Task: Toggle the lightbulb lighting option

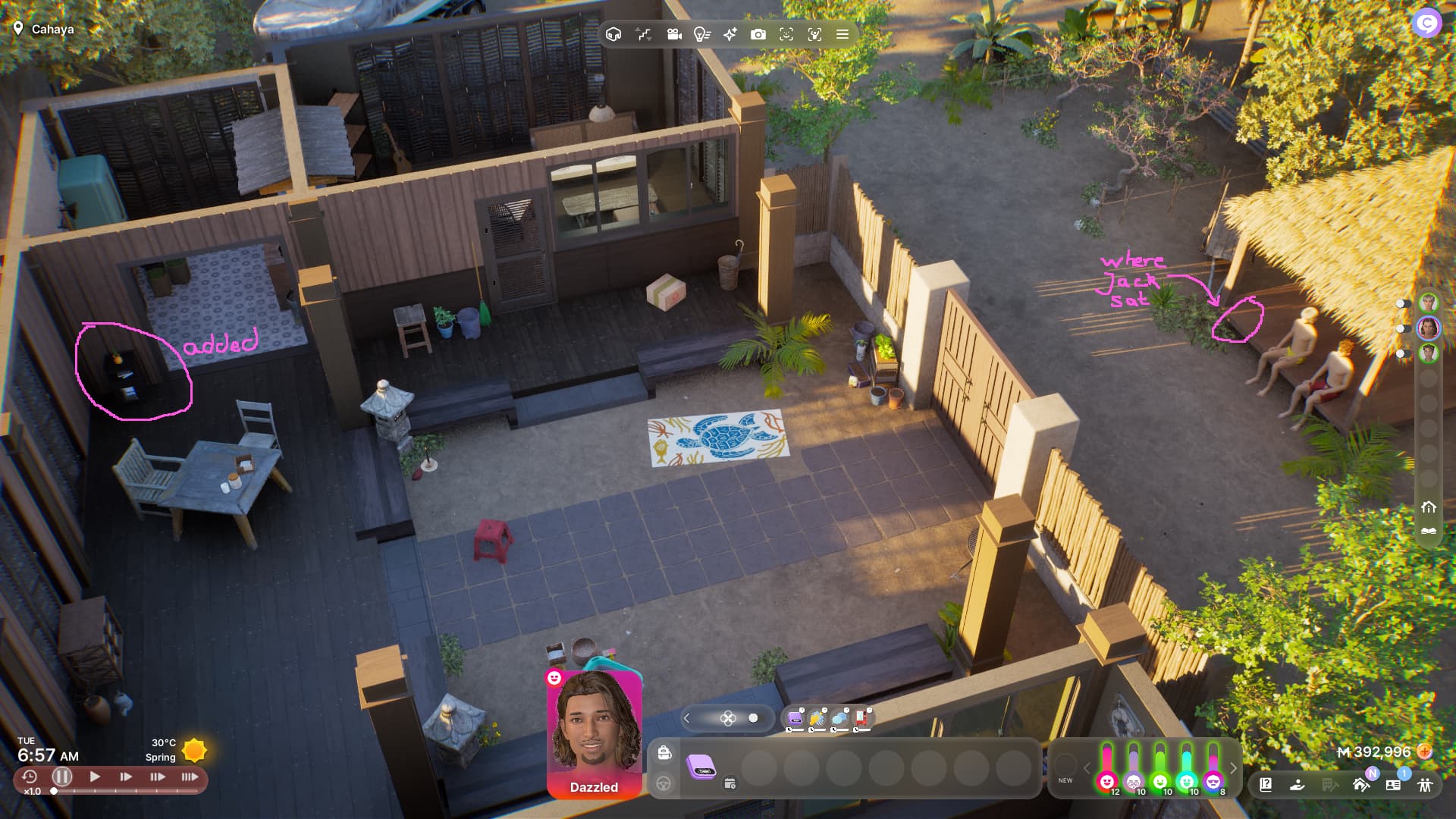Action: coord(701,34)
